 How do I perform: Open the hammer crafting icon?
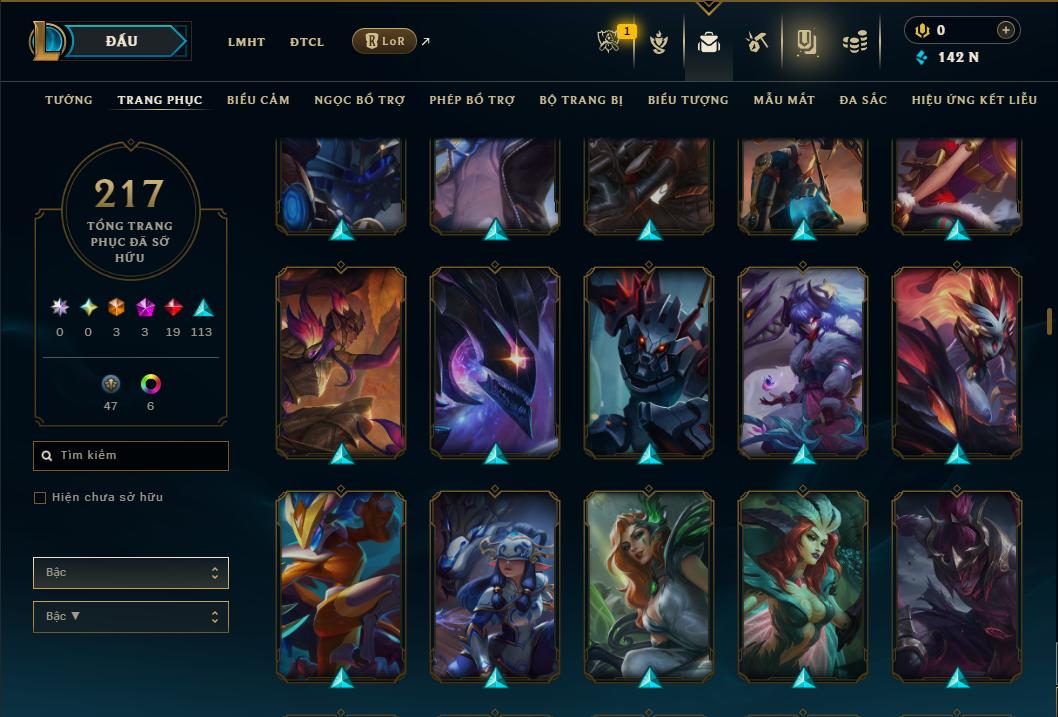pos(757,42)
